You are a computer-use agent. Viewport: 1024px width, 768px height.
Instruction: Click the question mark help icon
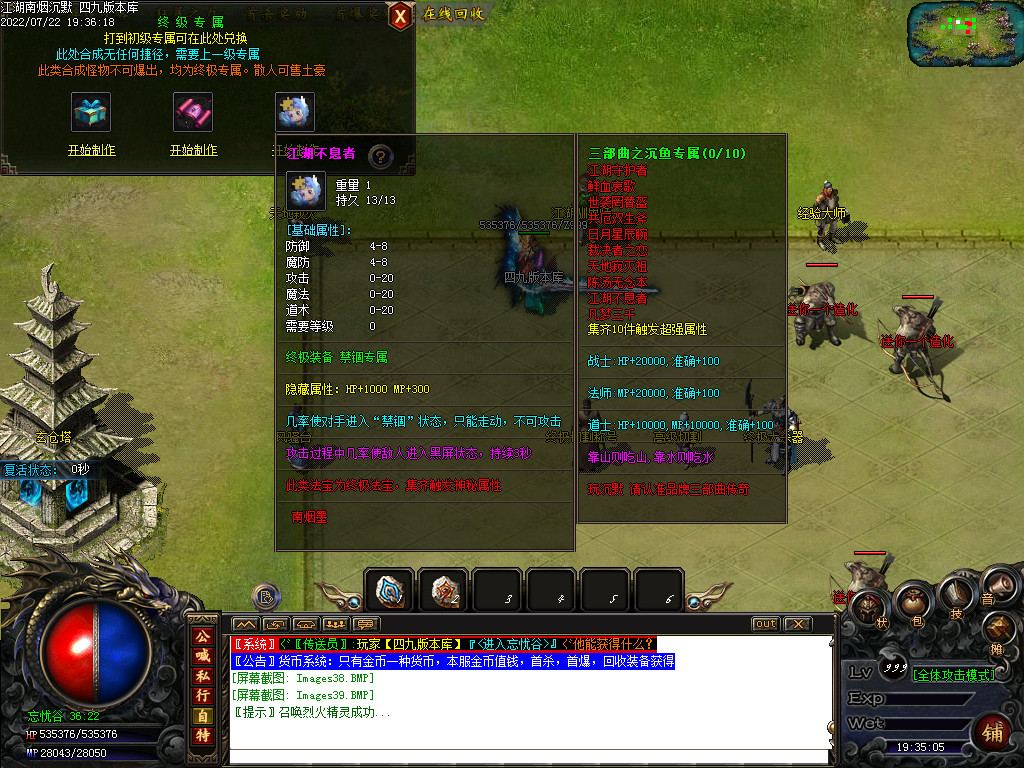tap(379, 156)
